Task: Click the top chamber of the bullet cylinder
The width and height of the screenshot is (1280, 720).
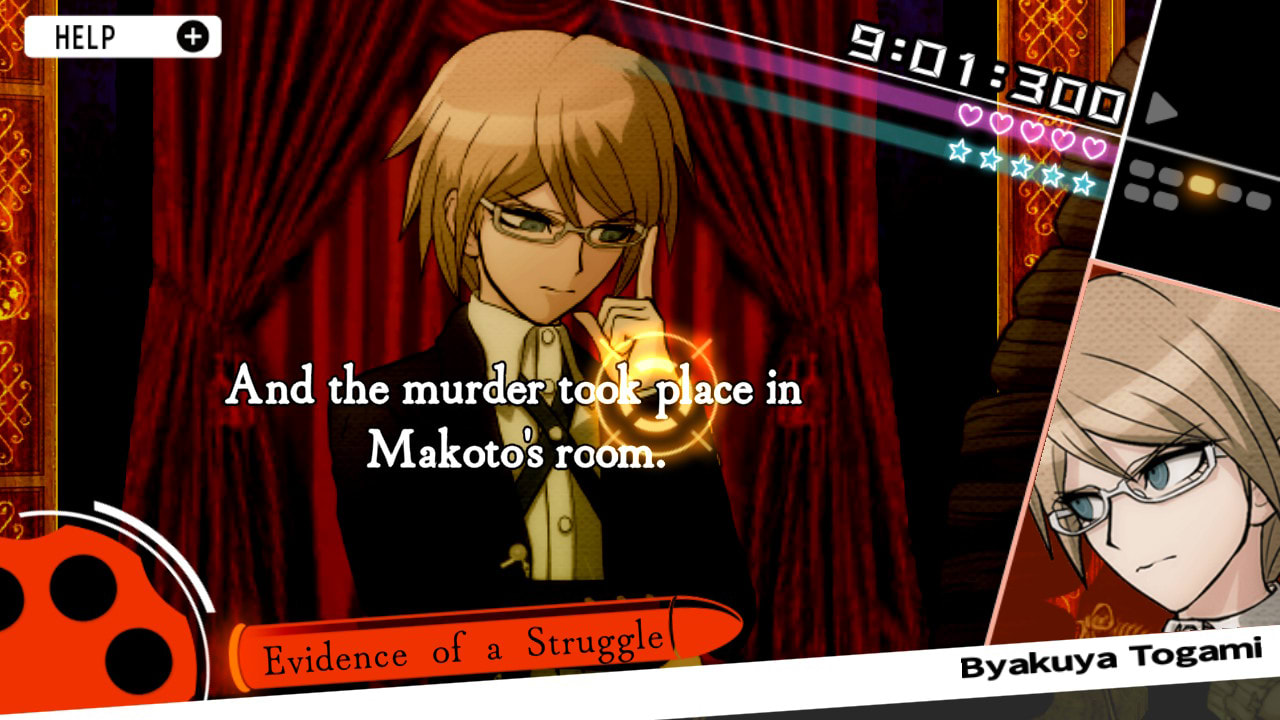Action: point(82,588)
